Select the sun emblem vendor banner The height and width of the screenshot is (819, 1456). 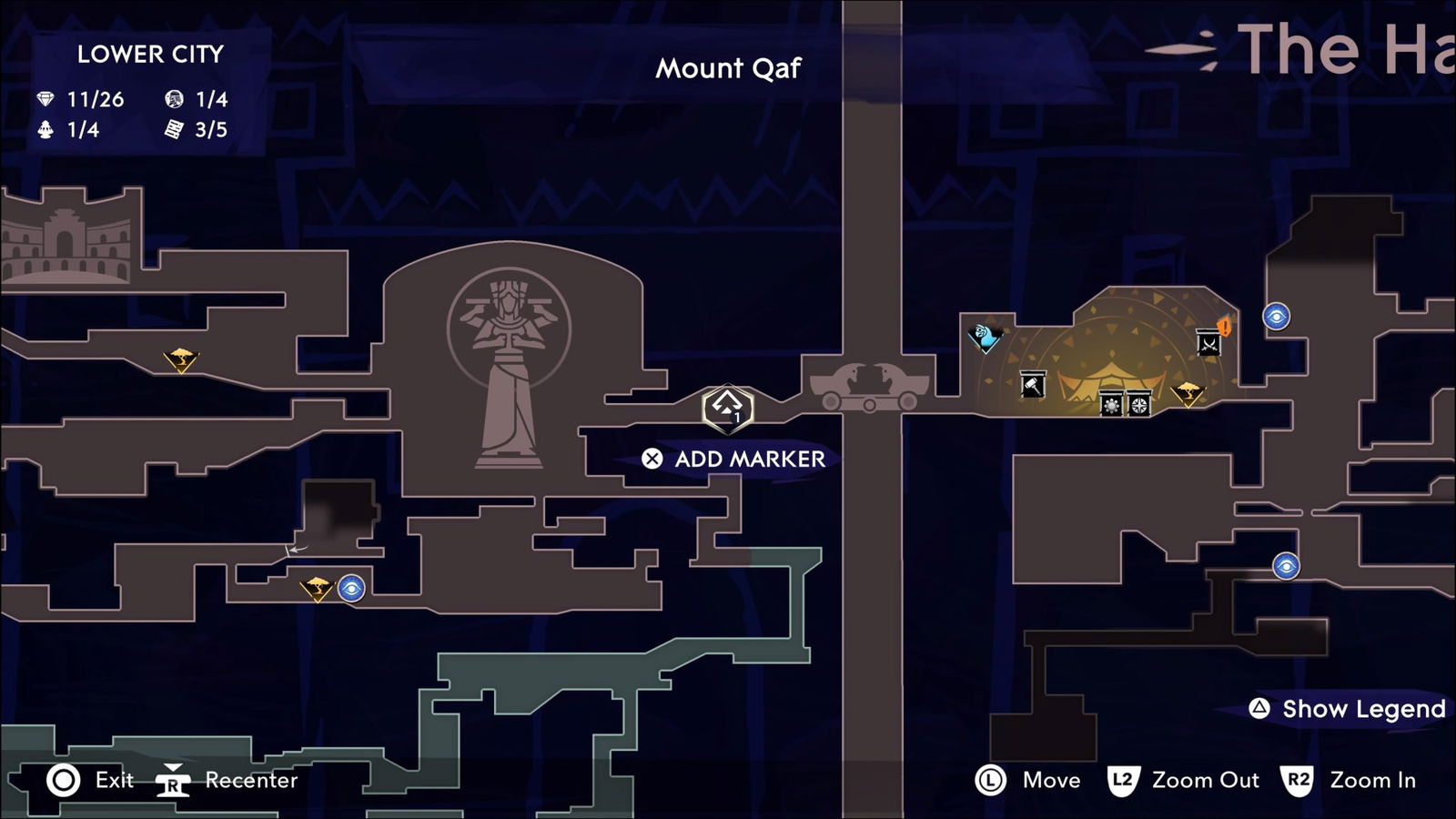point(1112,404)
